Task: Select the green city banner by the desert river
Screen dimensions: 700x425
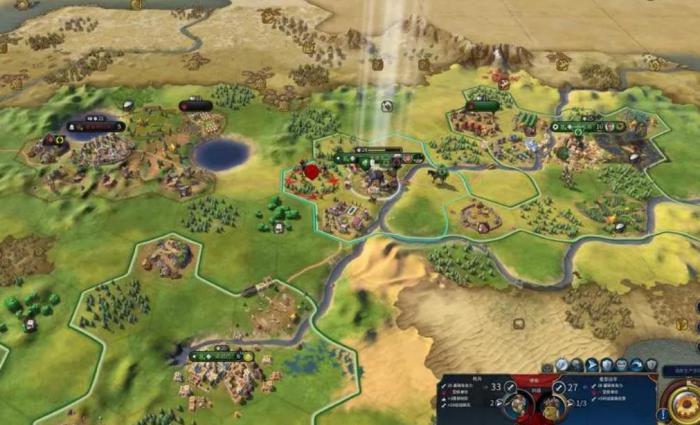Action: point(222,356)
